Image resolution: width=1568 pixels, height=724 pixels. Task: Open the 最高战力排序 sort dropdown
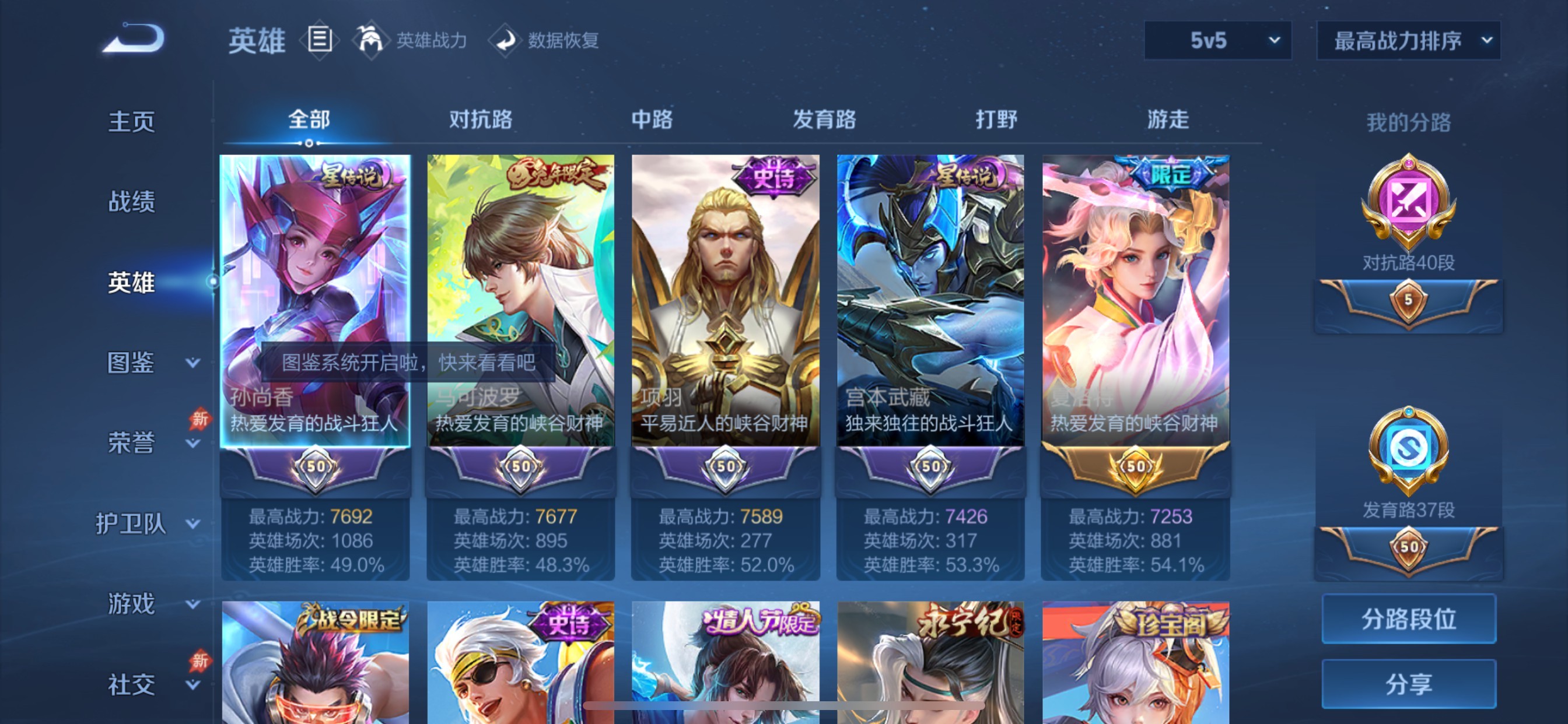[x=1408, y=41]
